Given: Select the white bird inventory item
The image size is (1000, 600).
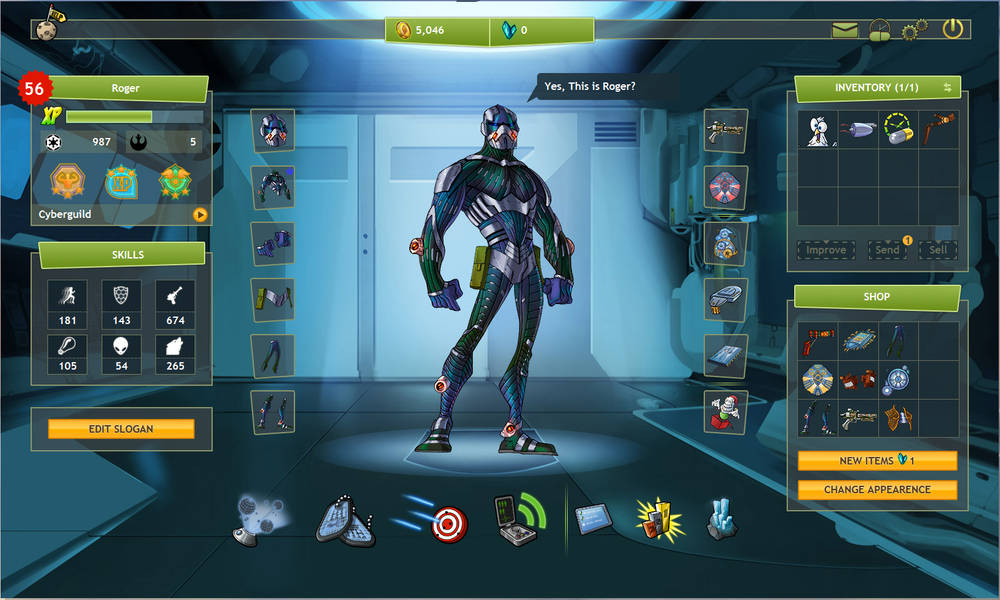Looking at the screenshot, I should (818, 130).
